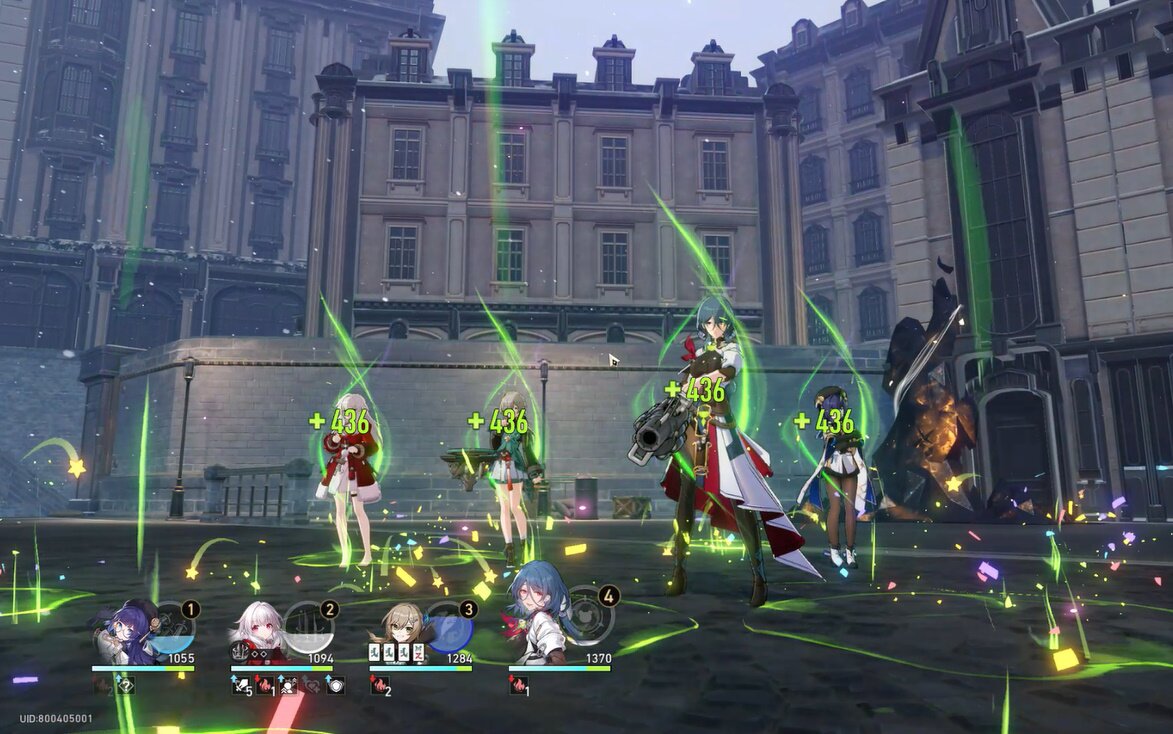The width and height of the screenshot is (1173, 734).
Task: Select white-haired Clara's portrait
Action: pos(258,632)
